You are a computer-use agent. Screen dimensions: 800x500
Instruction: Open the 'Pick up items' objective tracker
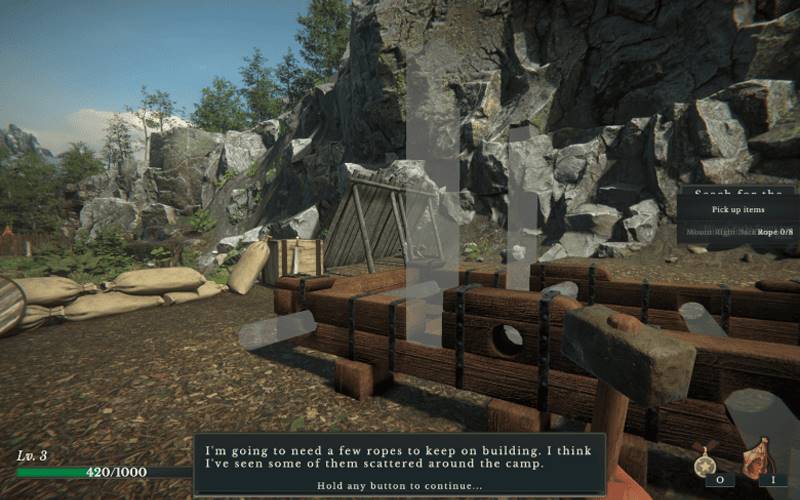coord(738,209)
